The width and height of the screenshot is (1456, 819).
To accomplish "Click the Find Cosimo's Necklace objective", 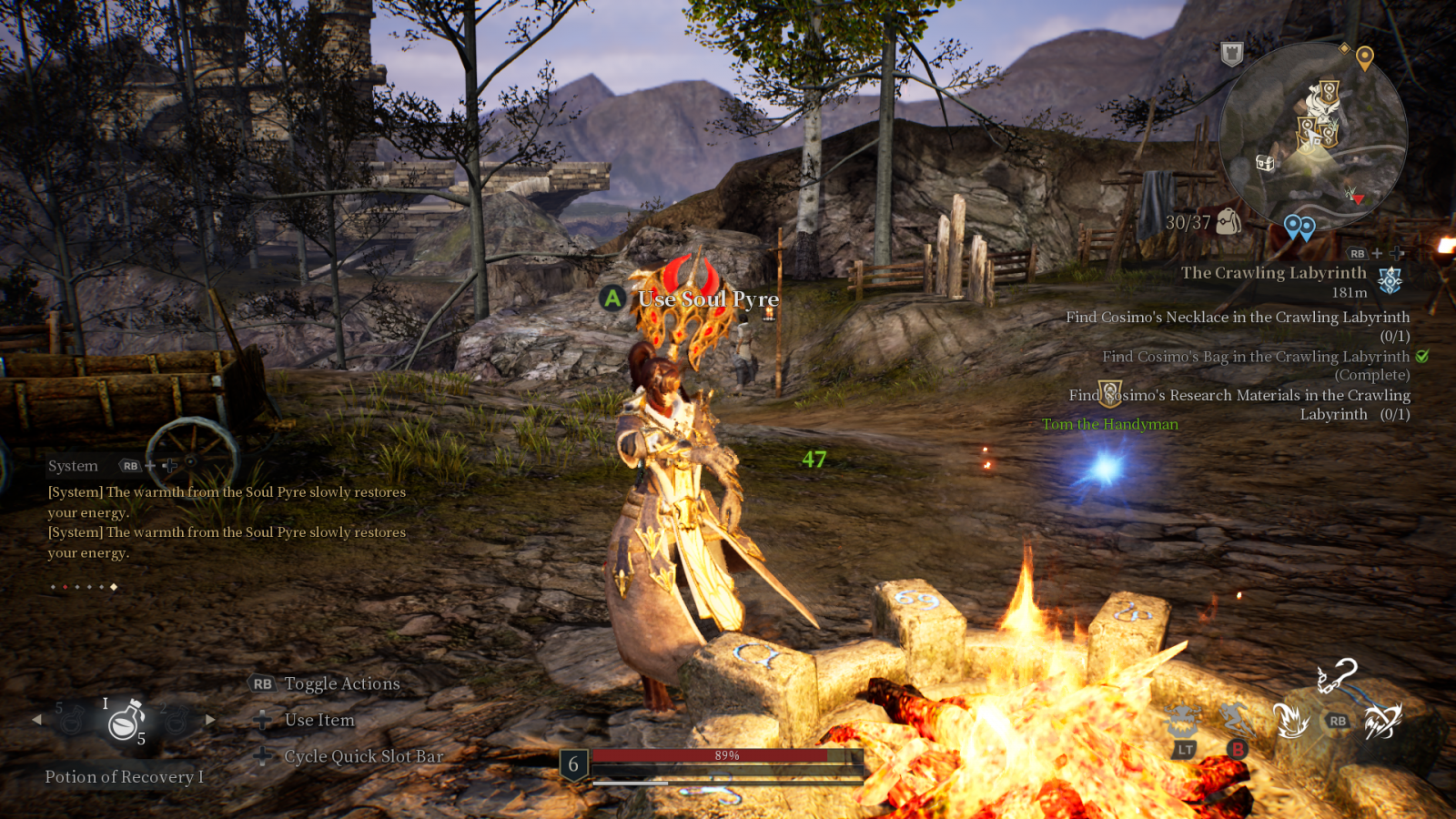I will [x=1238, y=318].
